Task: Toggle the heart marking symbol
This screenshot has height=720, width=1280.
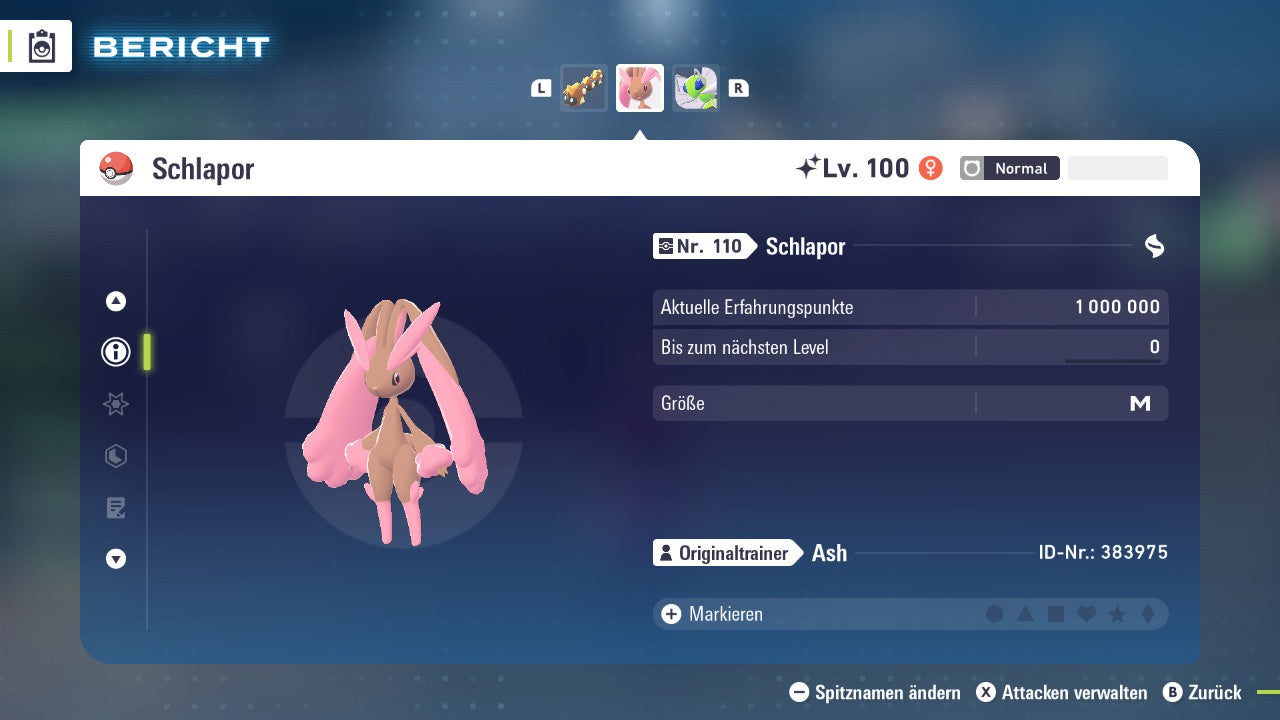Action: pyautogui.click(x=1086, y=614)
